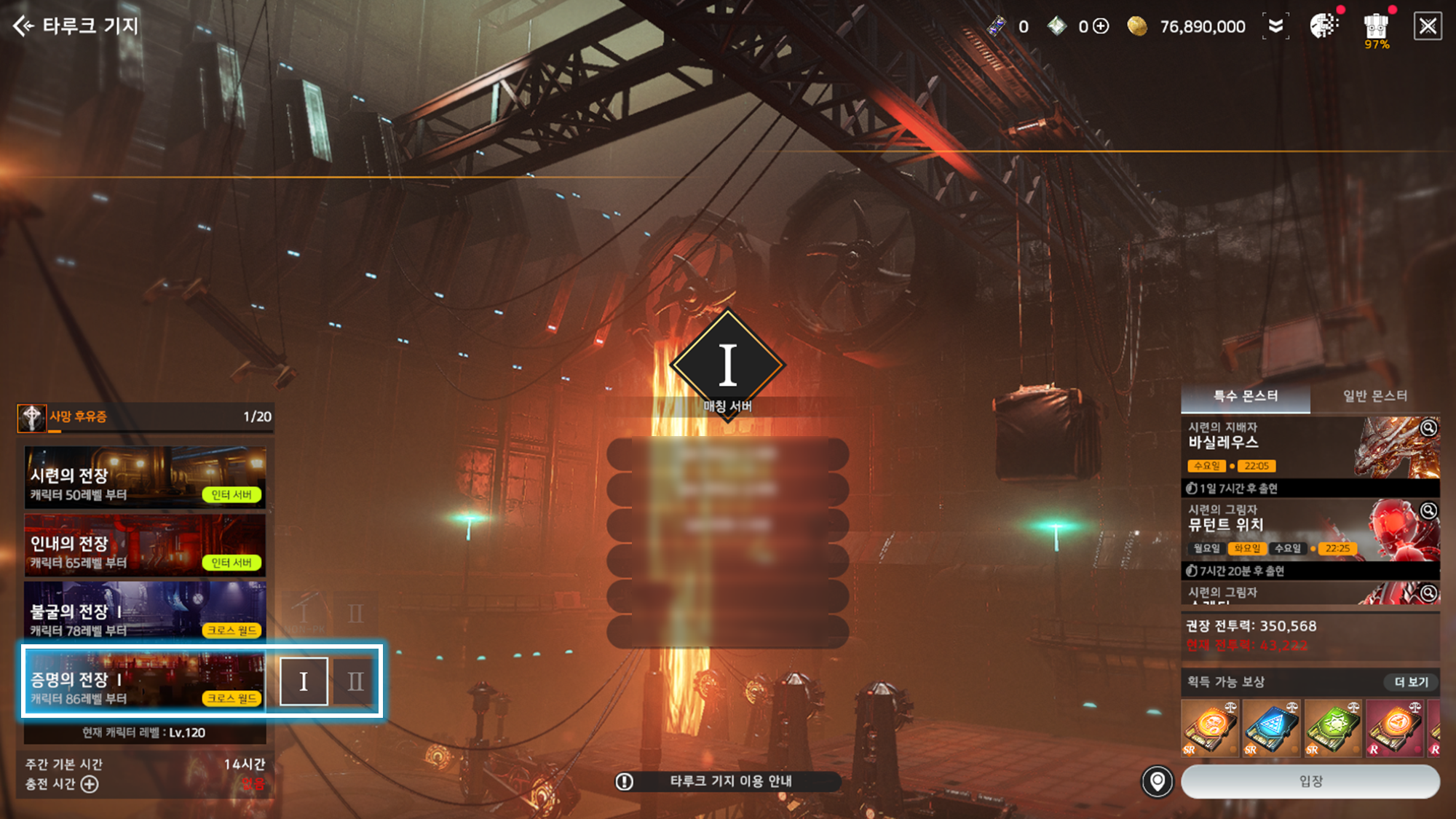Close the screen with the X button
Screen dimensions: 1456x819
(x=1427, y=27)
